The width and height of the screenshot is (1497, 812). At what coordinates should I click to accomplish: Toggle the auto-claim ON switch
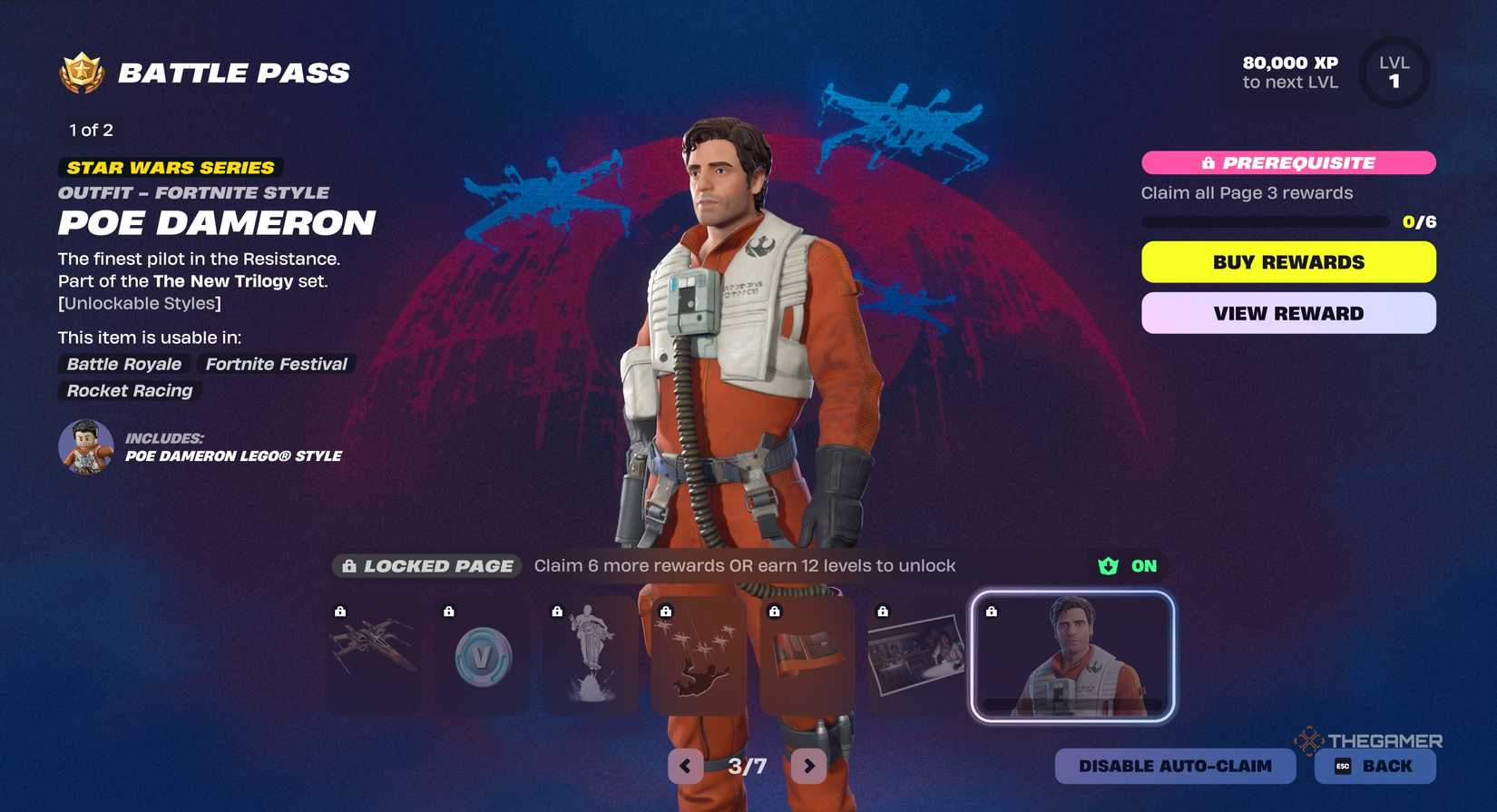[1143, 565]
